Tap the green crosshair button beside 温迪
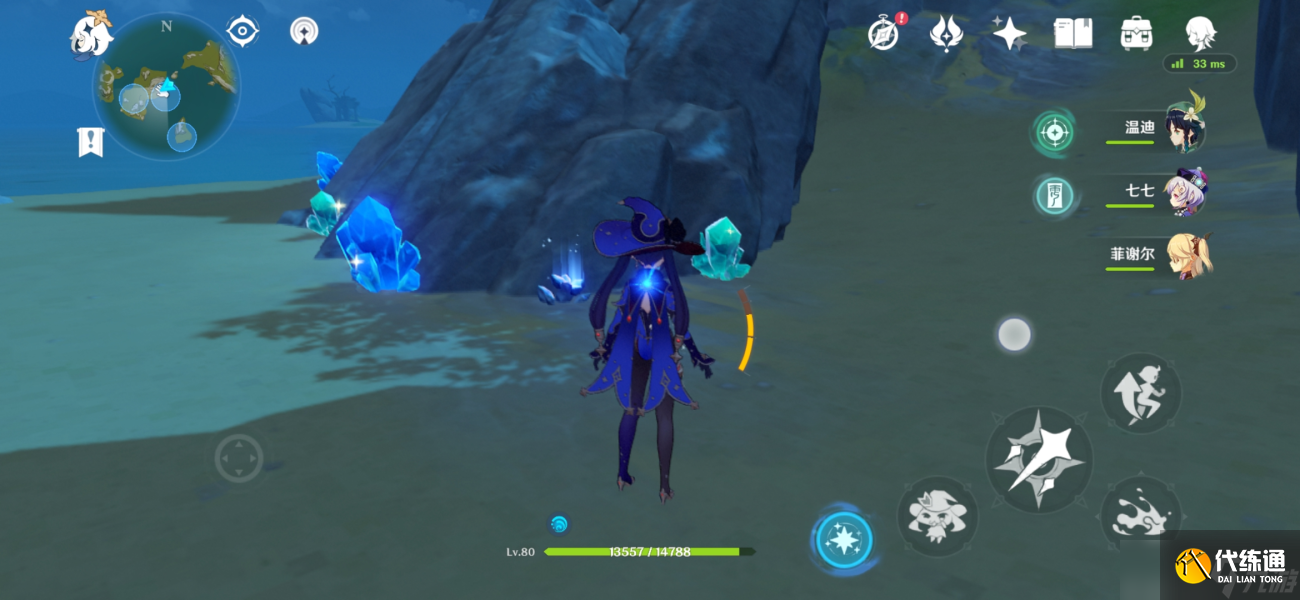1300x600 pixels. click(1052, 132)
